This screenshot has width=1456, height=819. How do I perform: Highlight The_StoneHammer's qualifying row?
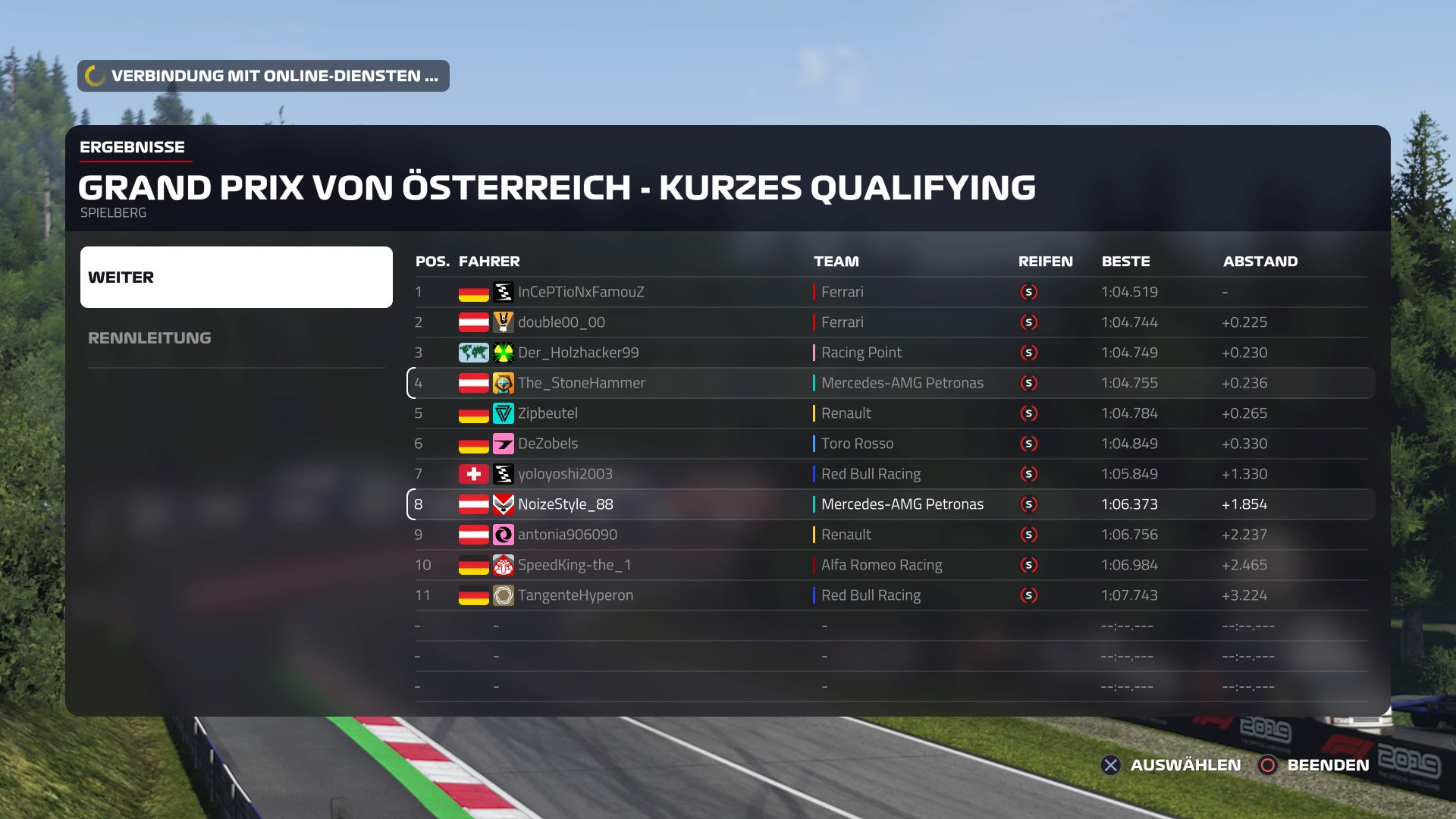581,383
